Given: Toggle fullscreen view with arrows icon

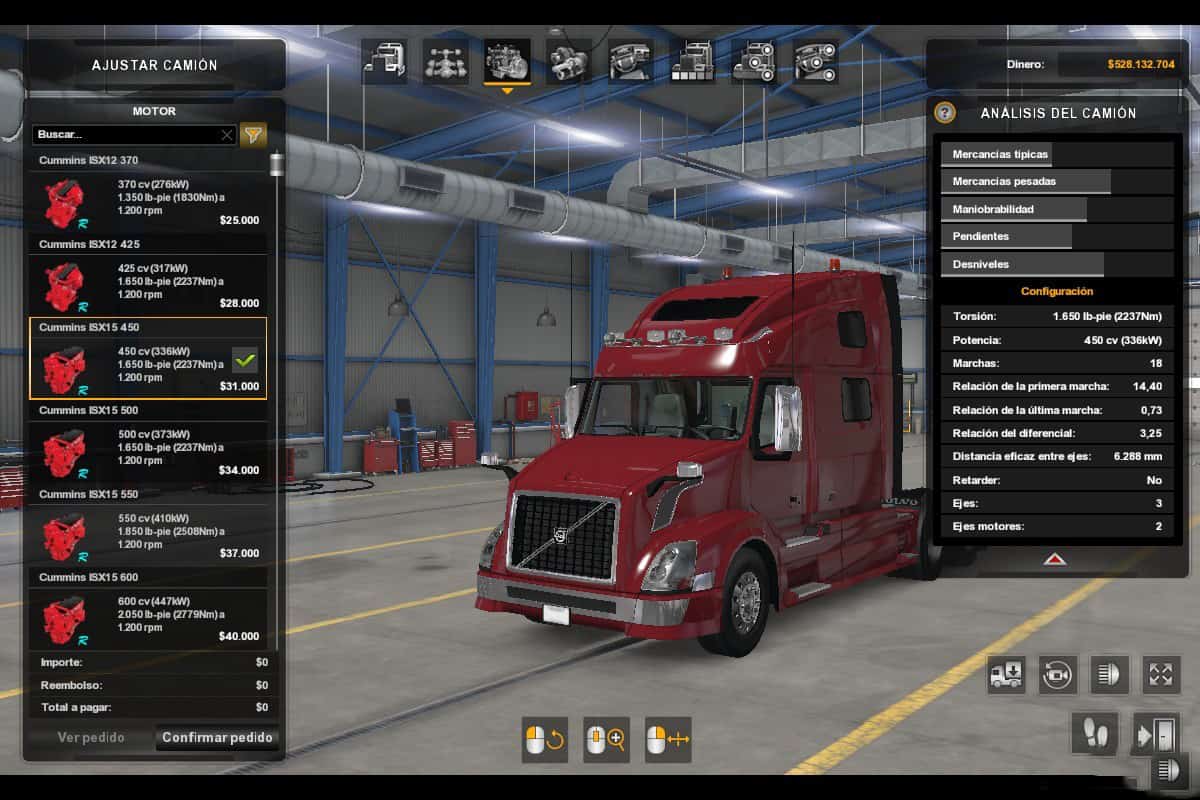Looking at the screenshot, I should (1160, 675).
